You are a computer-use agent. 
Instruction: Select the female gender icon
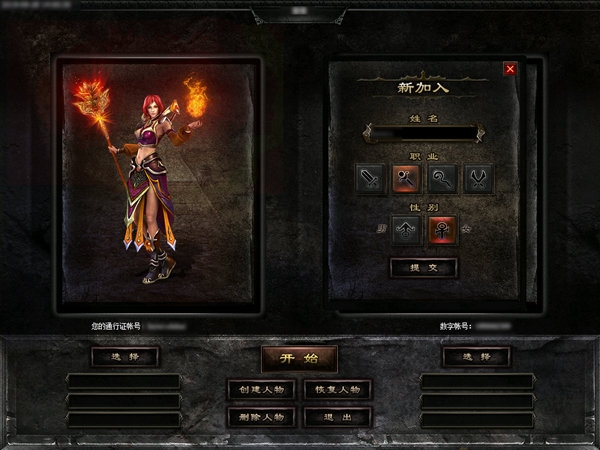tap(441, 230)
